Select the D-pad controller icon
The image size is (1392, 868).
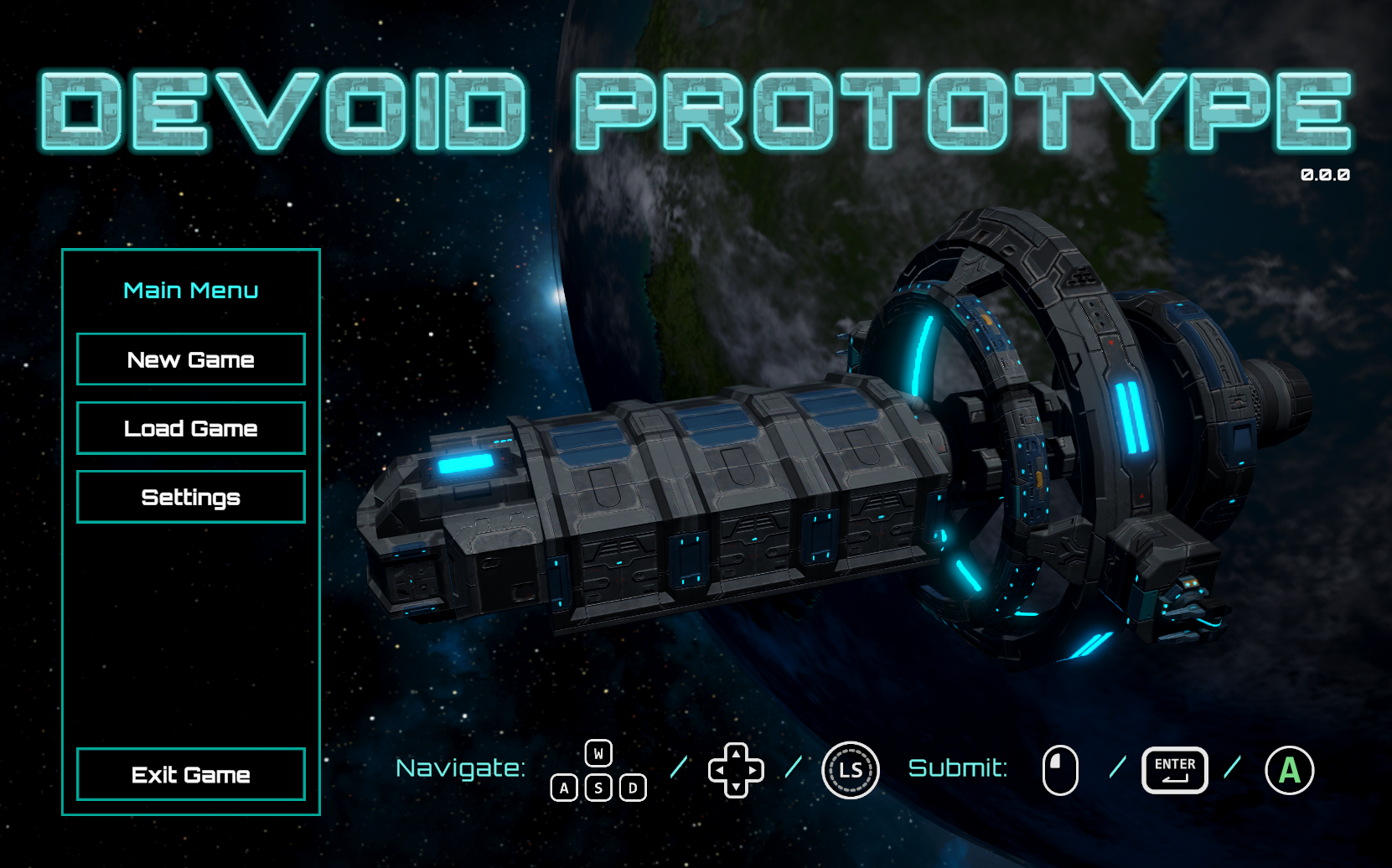pyautogui.click(x=736, y=769)
